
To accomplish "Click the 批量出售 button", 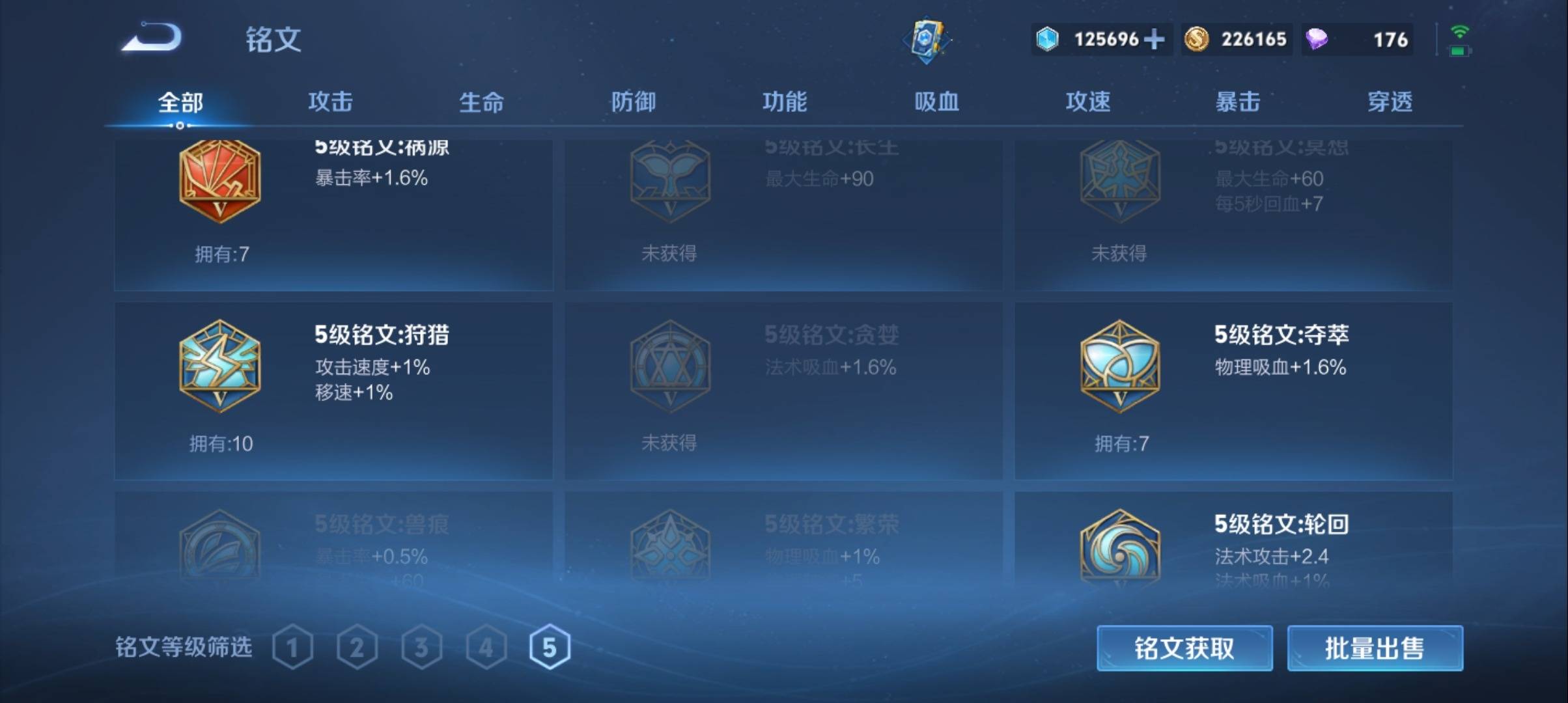I will 1374,650.
